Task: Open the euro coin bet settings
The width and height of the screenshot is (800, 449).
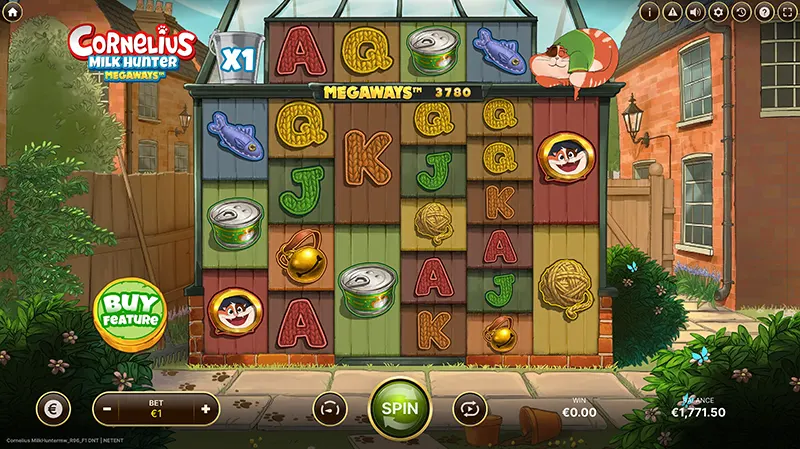Action: click(x=53, y=409)
